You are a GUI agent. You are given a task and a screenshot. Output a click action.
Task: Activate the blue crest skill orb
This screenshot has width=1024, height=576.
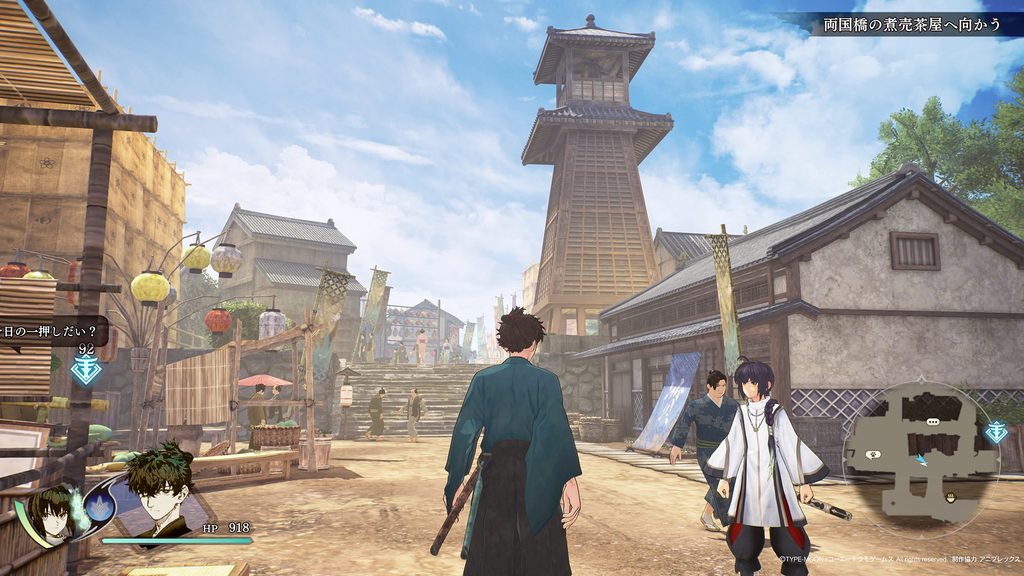(97, 507)
